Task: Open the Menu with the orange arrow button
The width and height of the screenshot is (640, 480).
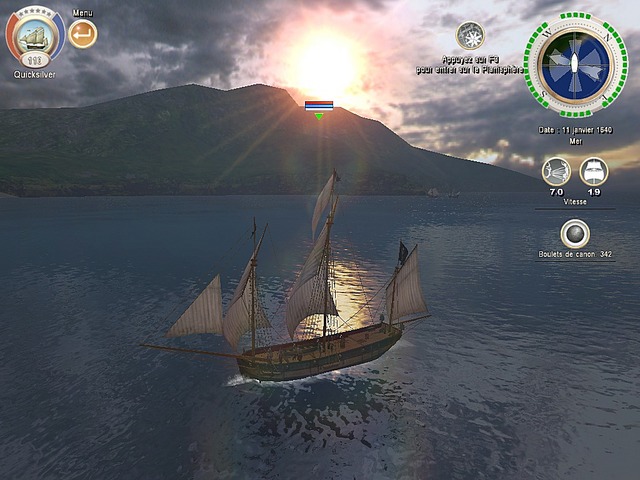Action: coord(83,34)
